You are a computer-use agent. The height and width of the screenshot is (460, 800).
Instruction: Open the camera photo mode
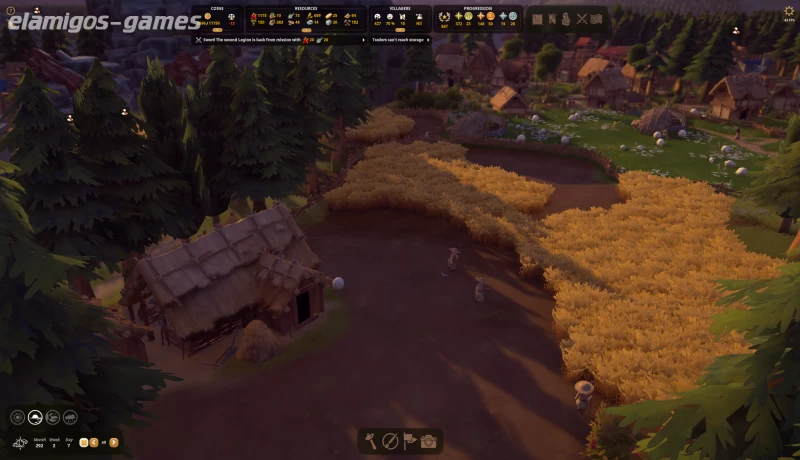coord(428,441)
